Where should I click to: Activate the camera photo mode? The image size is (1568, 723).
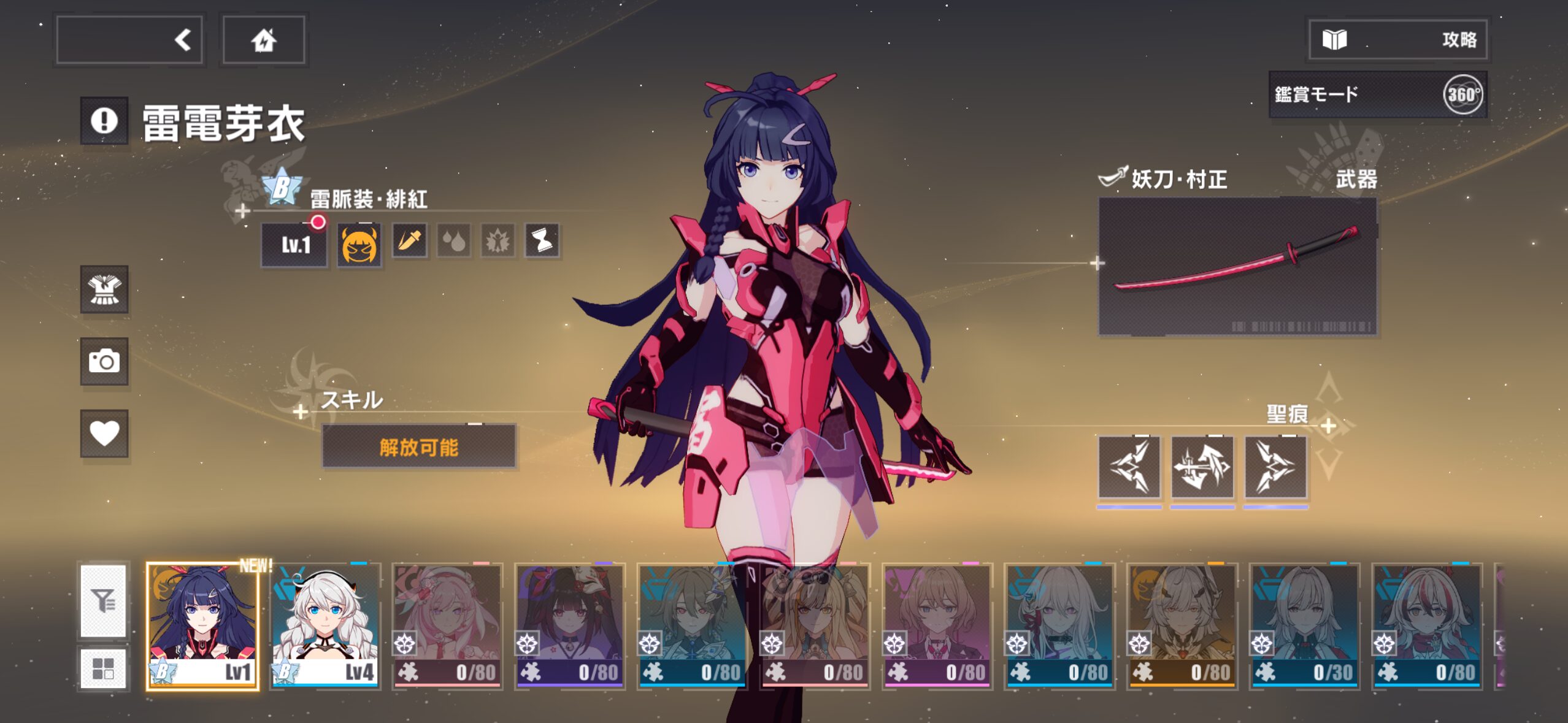click(104, 361)
